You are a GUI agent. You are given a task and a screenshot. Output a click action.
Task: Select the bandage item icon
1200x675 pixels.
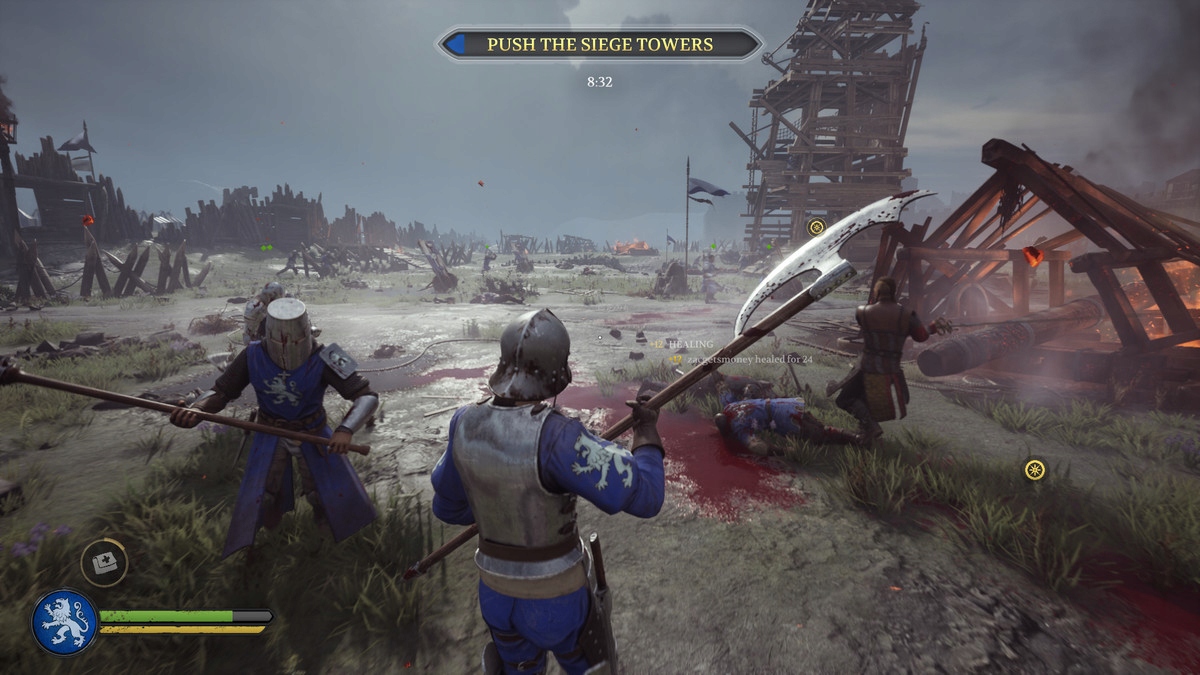103,563
